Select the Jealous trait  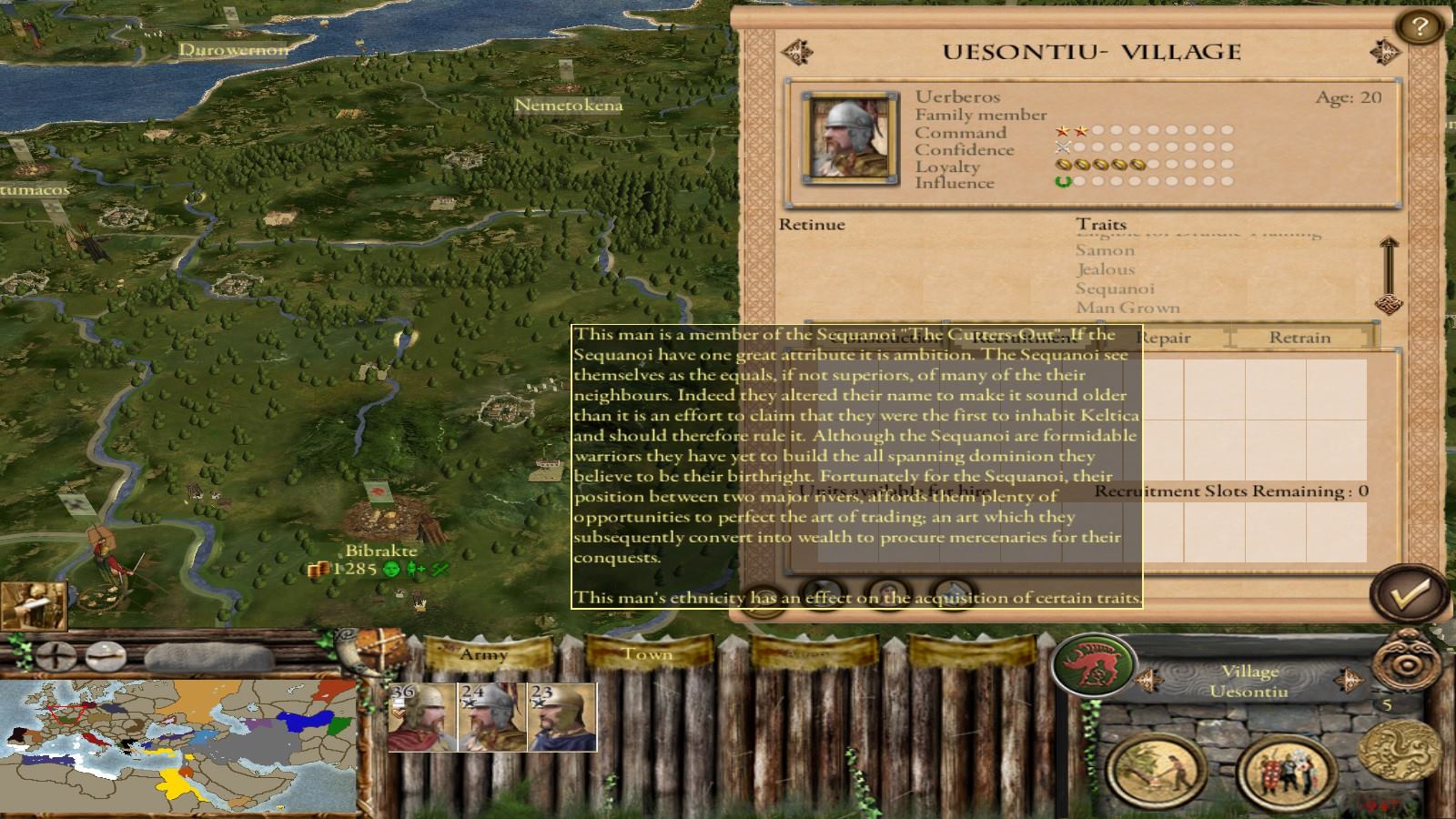[1105, 269]
